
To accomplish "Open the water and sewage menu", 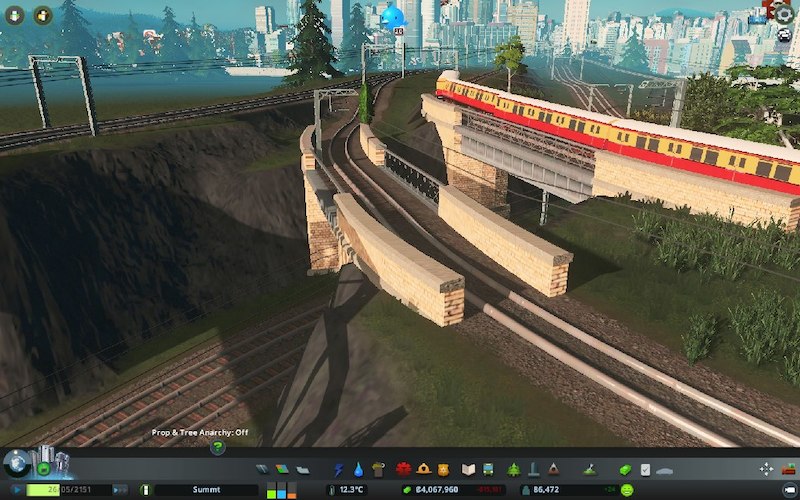I will 357,468.
